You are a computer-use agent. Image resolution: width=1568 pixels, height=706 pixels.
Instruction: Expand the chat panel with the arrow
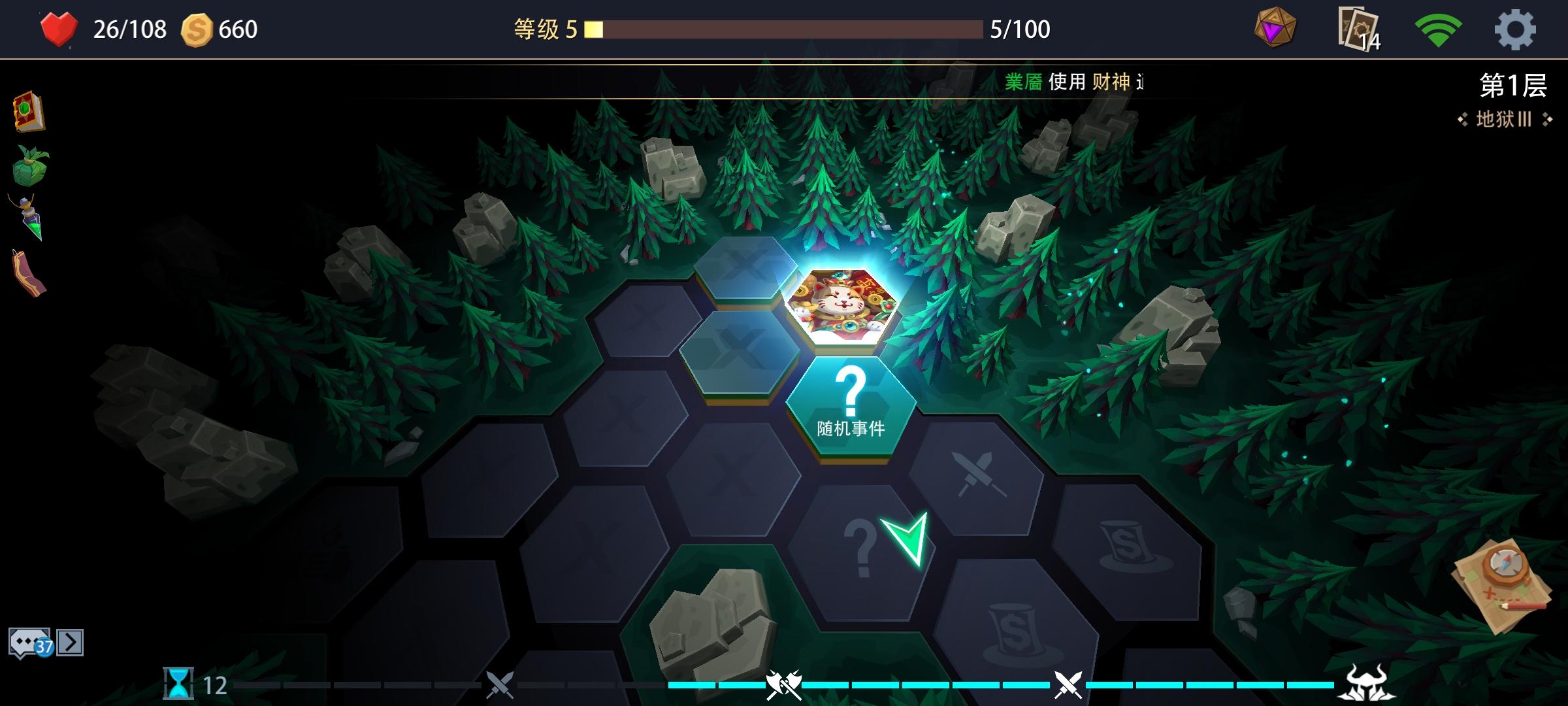pos(71,642)
